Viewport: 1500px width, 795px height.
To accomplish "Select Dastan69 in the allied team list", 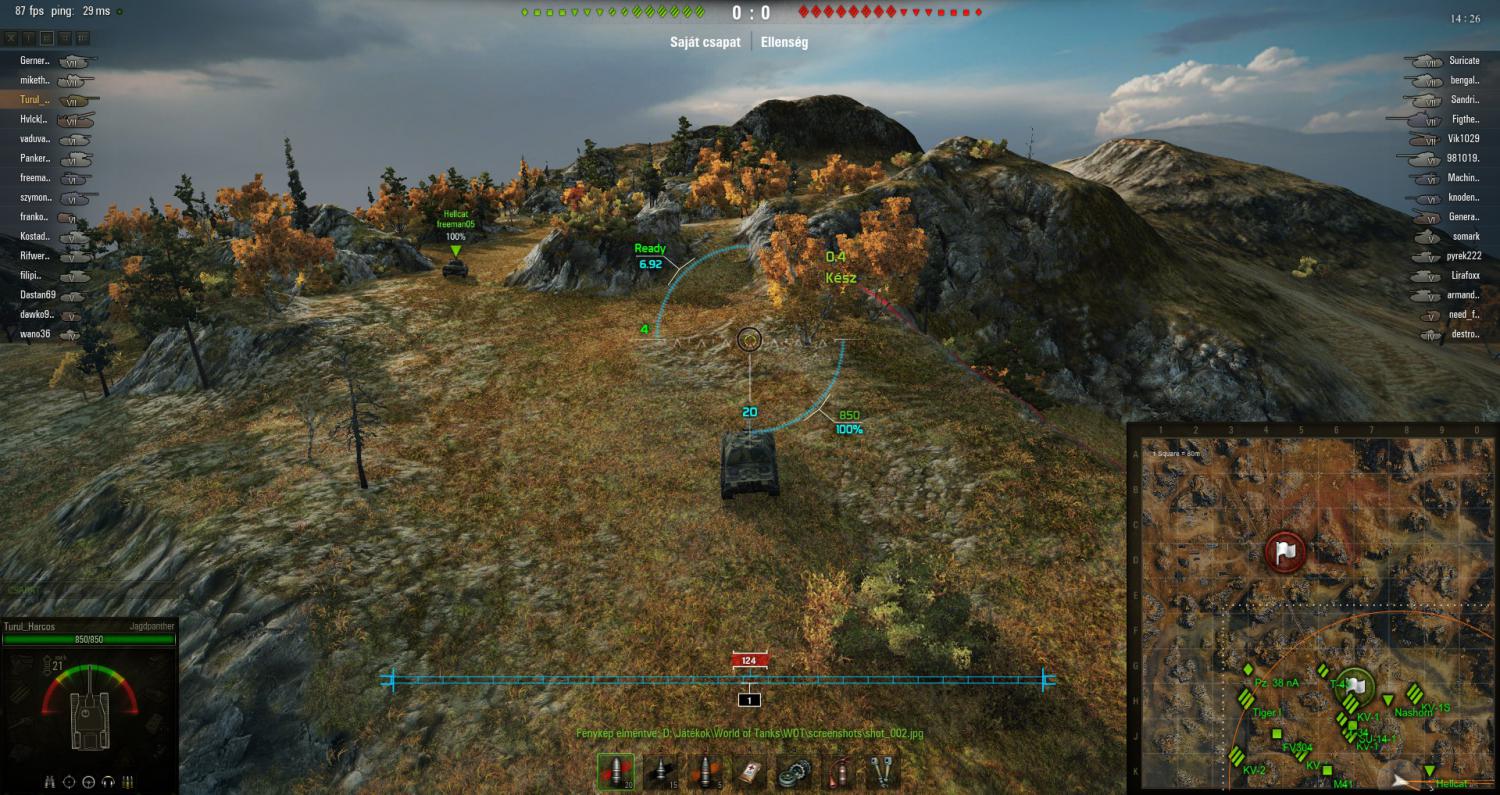I will pyautogui.click(x=38, y=295).
